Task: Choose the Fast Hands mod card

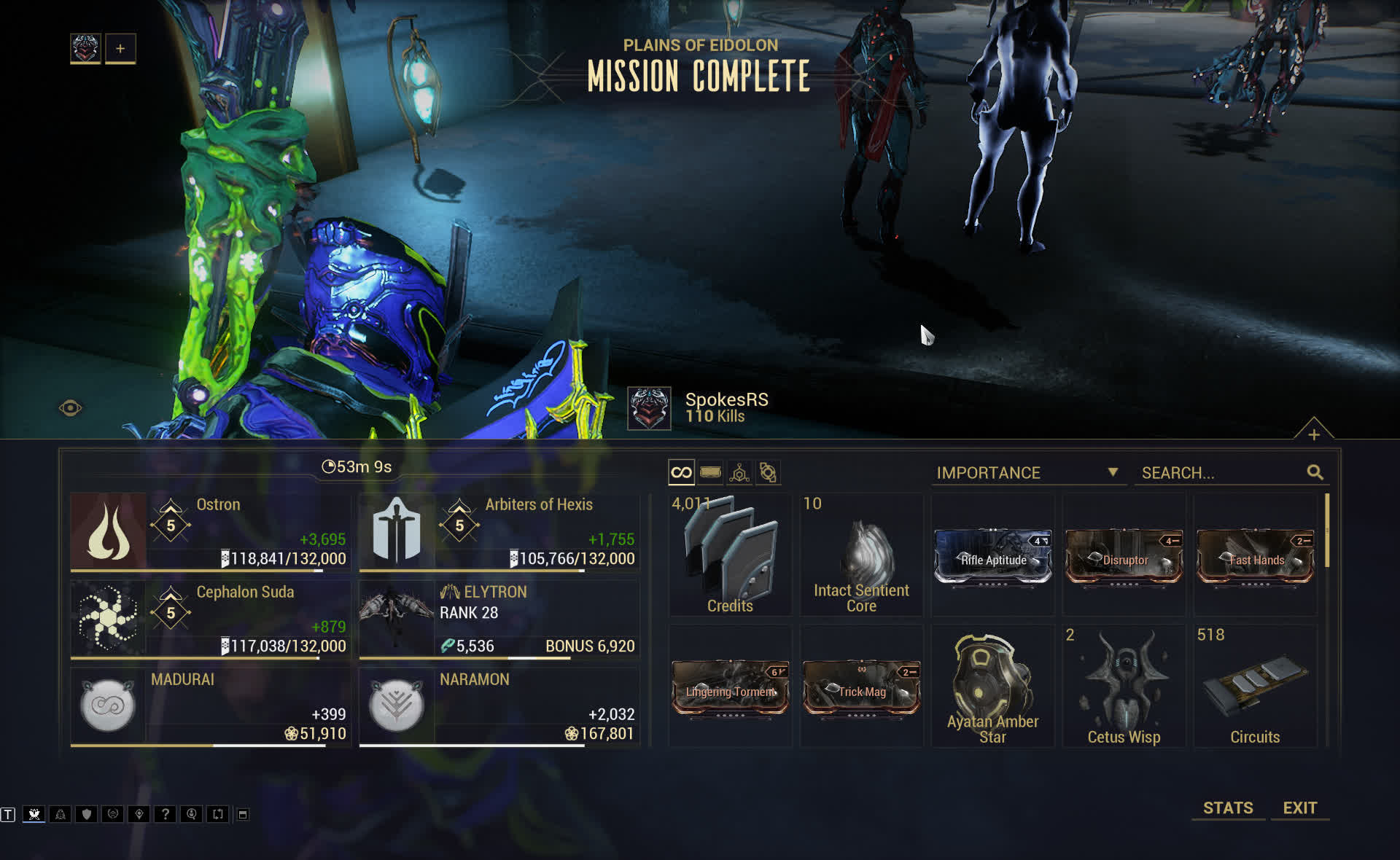Action: (1255, 557)
